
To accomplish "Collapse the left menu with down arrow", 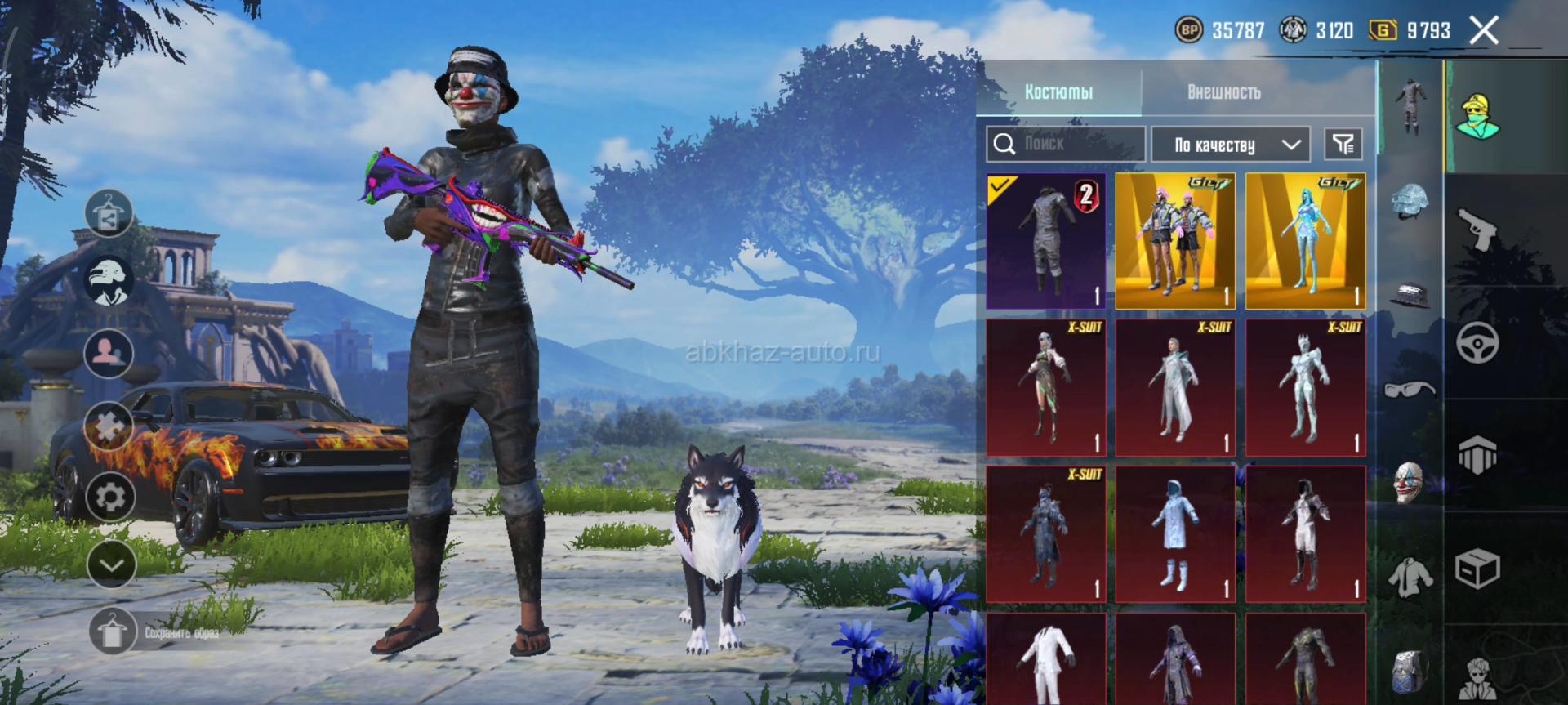I will [x=111, y=564].
